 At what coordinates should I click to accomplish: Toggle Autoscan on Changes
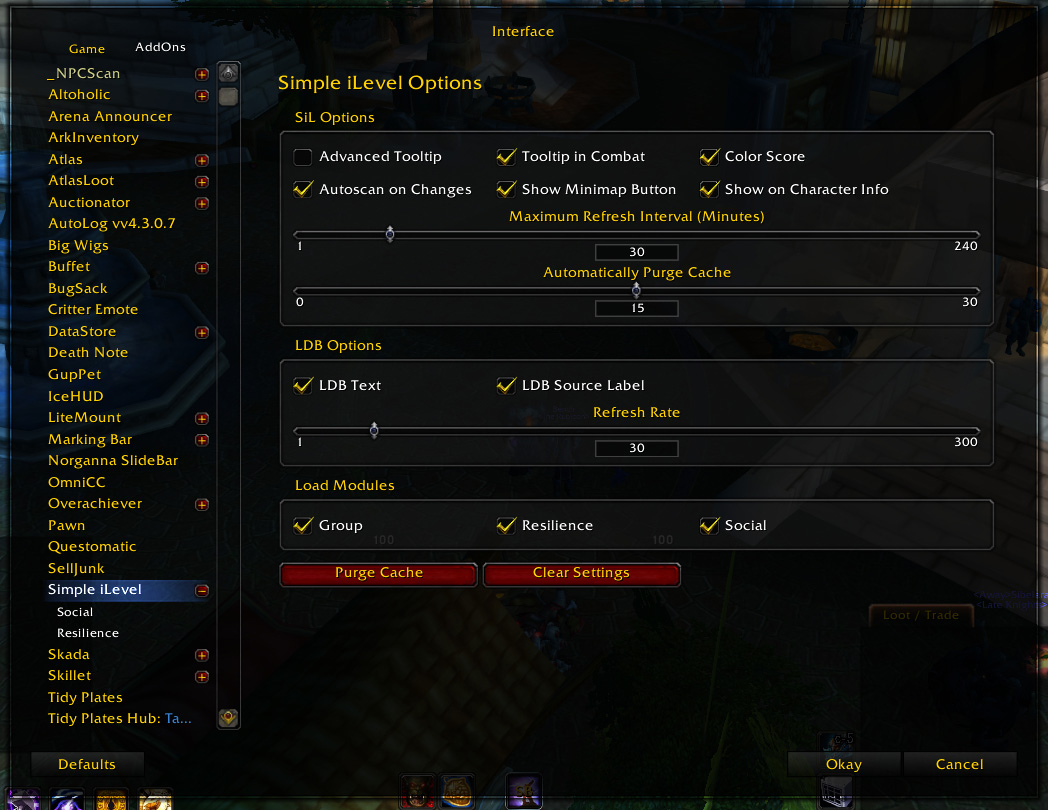[x=303, y=189]
